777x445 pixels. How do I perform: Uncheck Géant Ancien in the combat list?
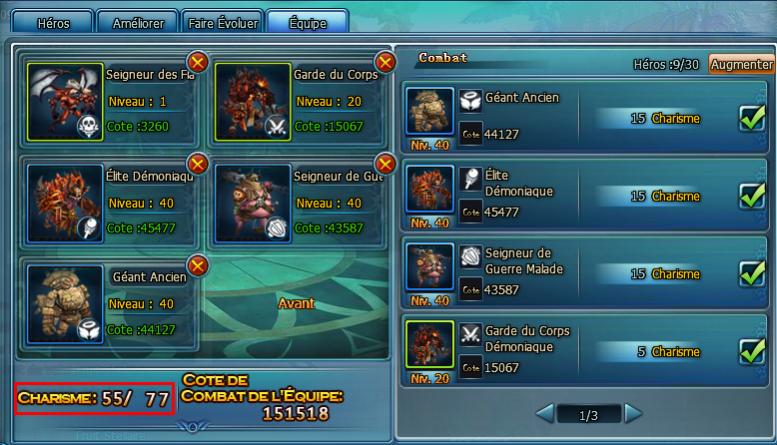[x=751, y=119]
